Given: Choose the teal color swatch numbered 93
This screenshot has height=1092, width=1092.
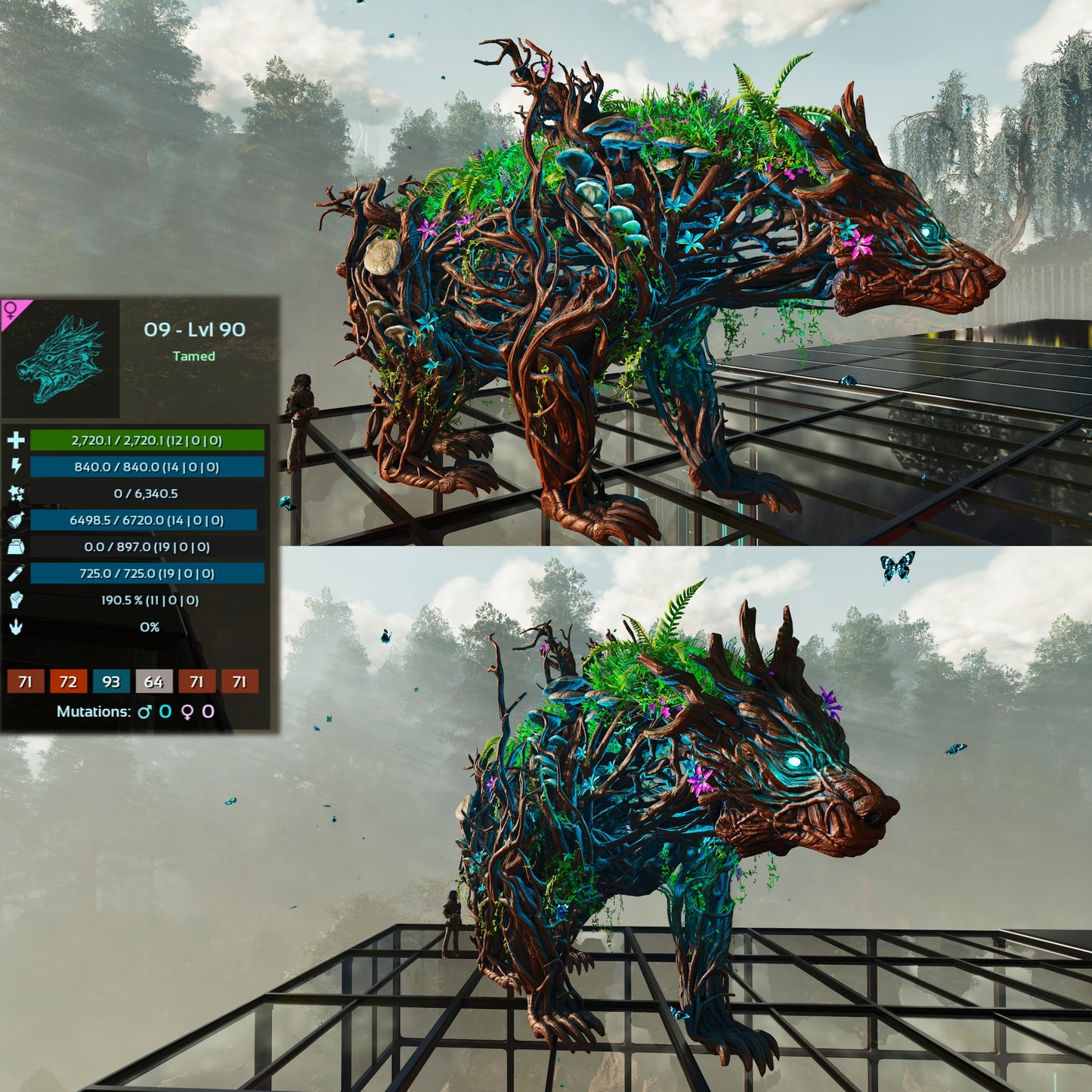Looking at the screenshot, I should (x=111, y=682).
